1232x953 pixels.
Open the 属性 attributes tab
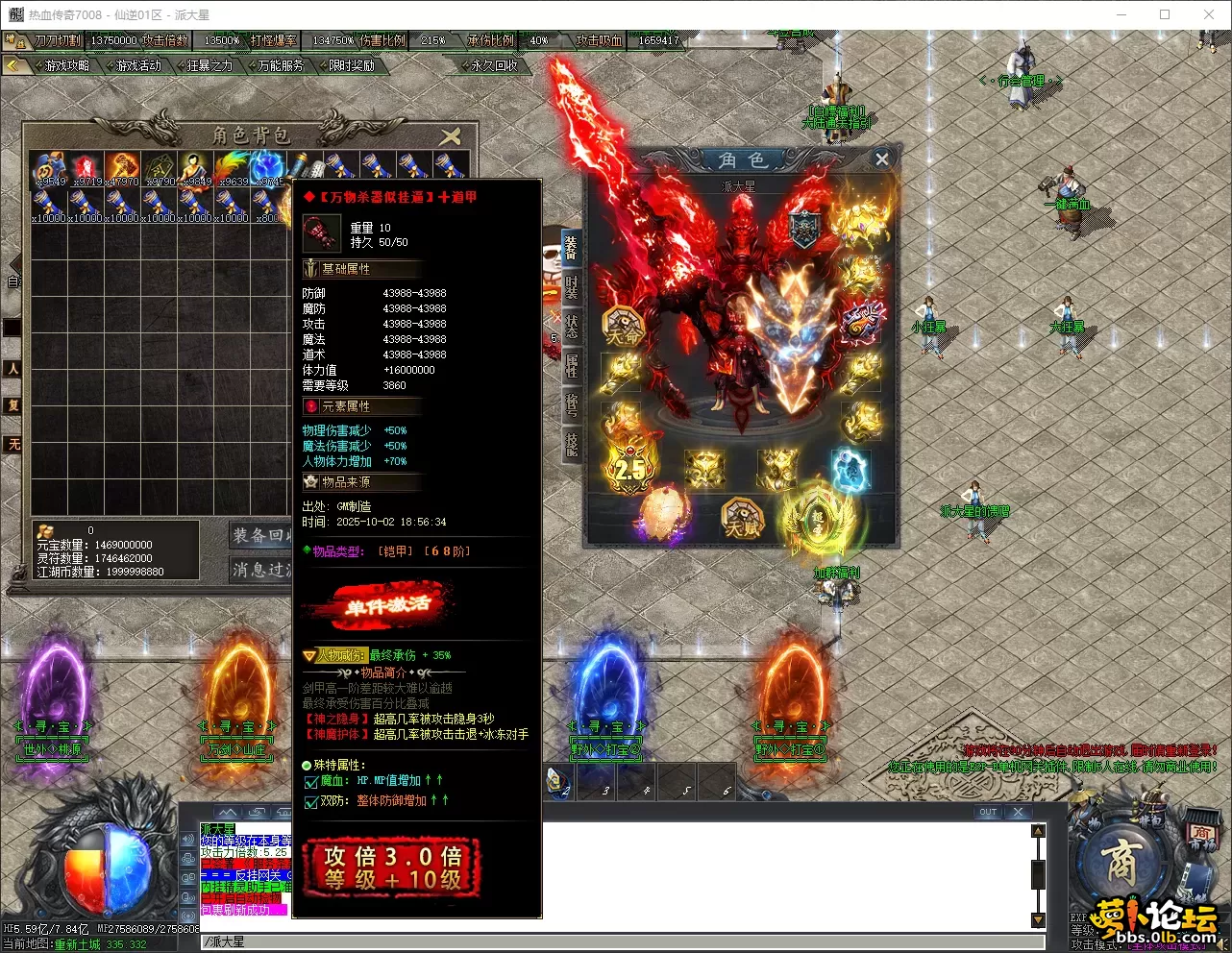571,365
